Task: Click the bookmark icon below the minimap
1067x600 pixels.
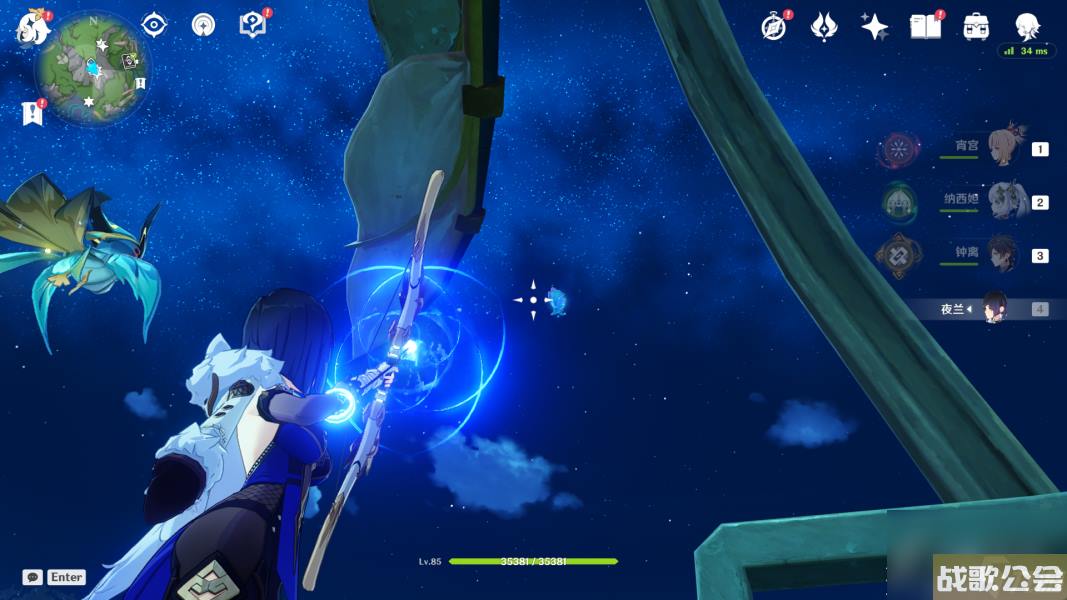Action: coord(32,113)
